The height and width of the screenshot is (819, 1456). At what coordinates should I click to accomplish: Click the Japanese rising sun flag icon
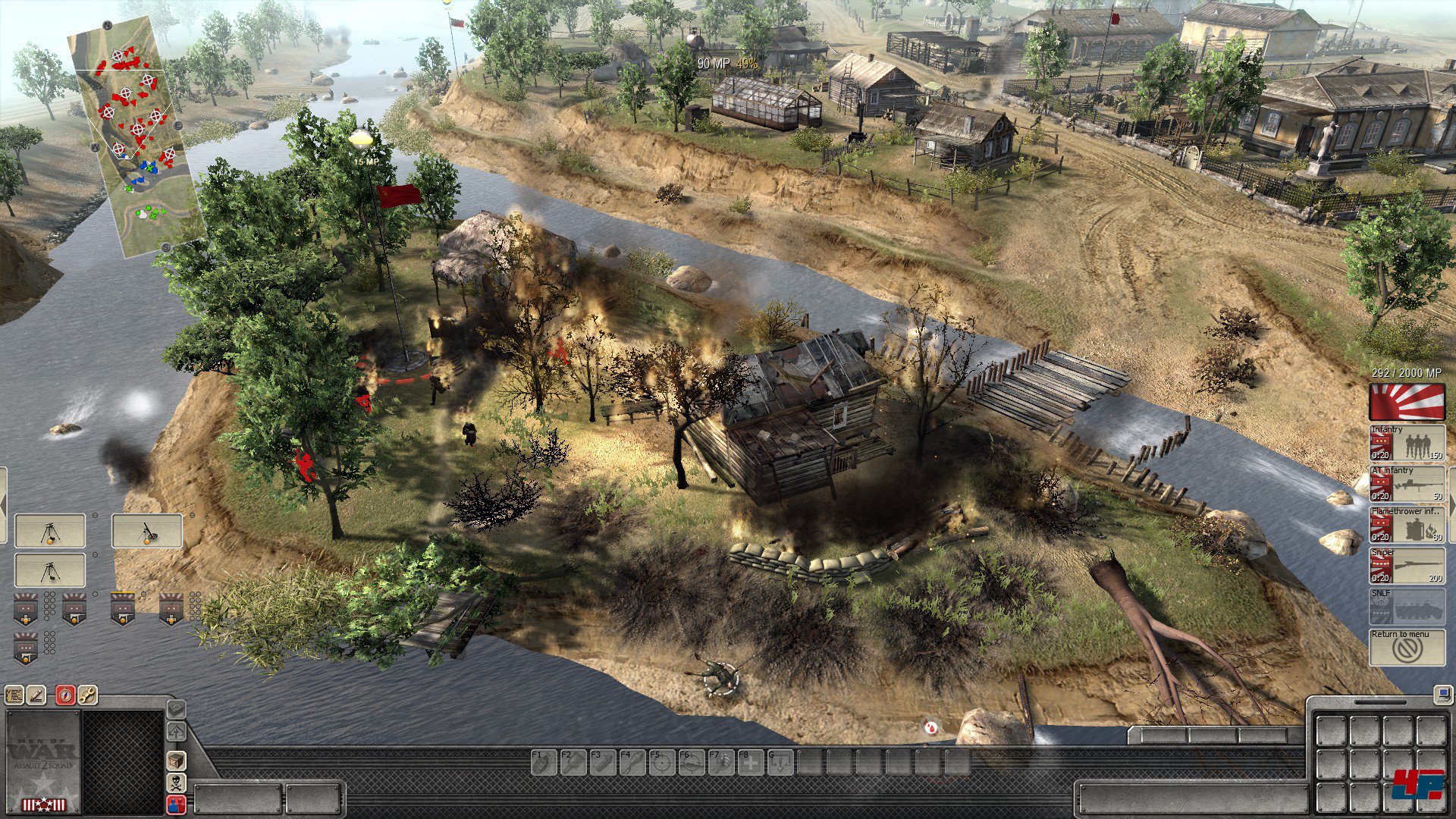click(1407, 401)
